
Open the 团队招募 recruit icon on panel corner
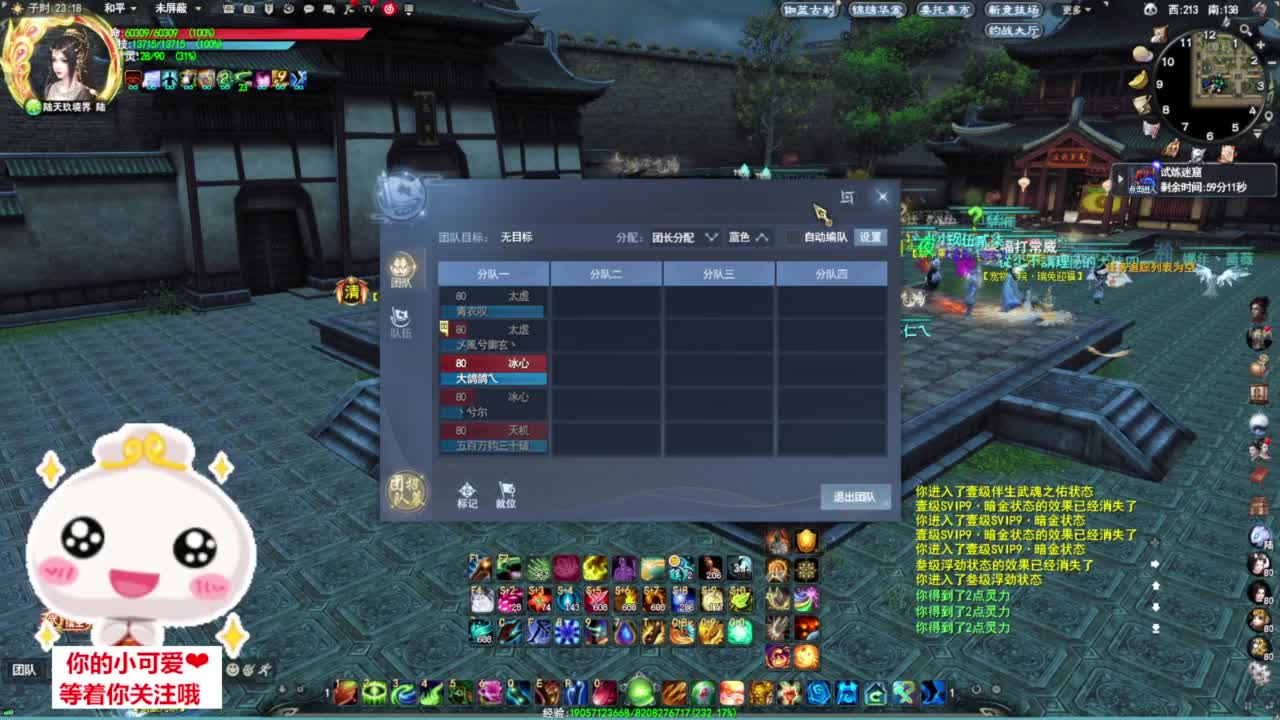coord(409,492)
